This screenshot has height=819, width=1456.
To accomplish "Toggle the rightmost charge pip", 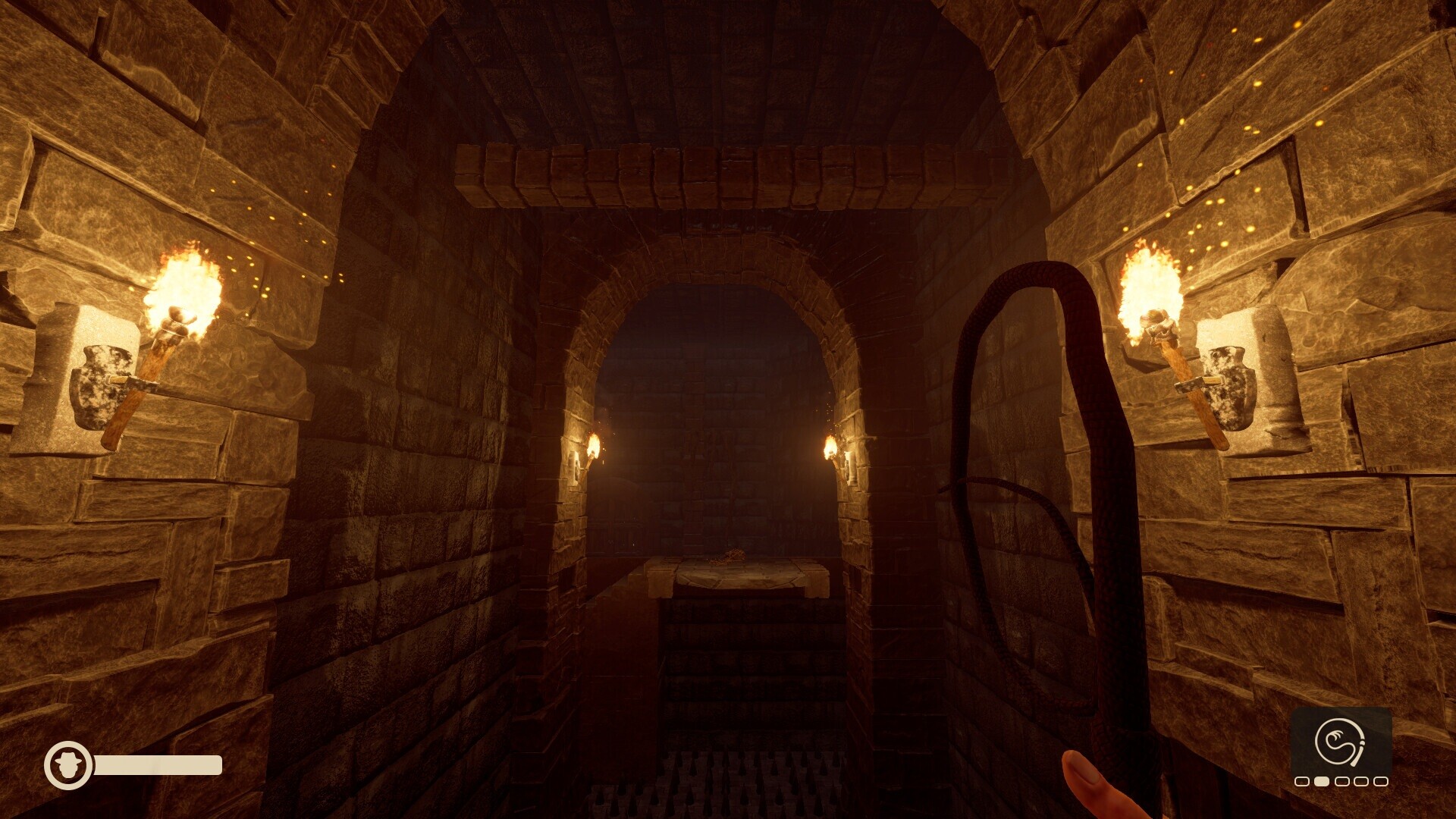I will click(x=1381, y=781).
